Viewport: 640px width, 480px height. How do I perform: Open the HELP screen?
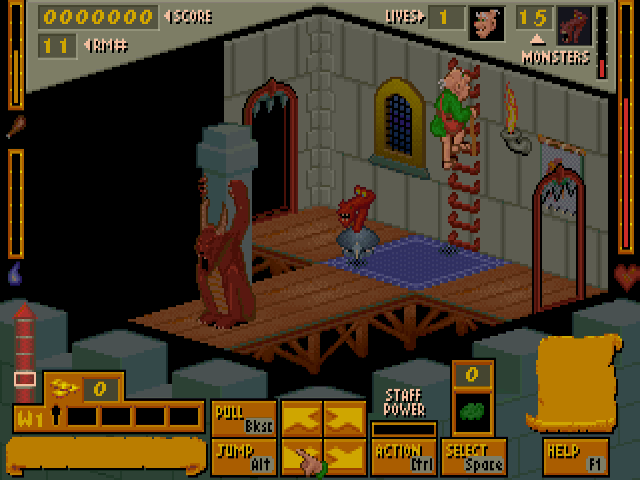click(576, 457)
